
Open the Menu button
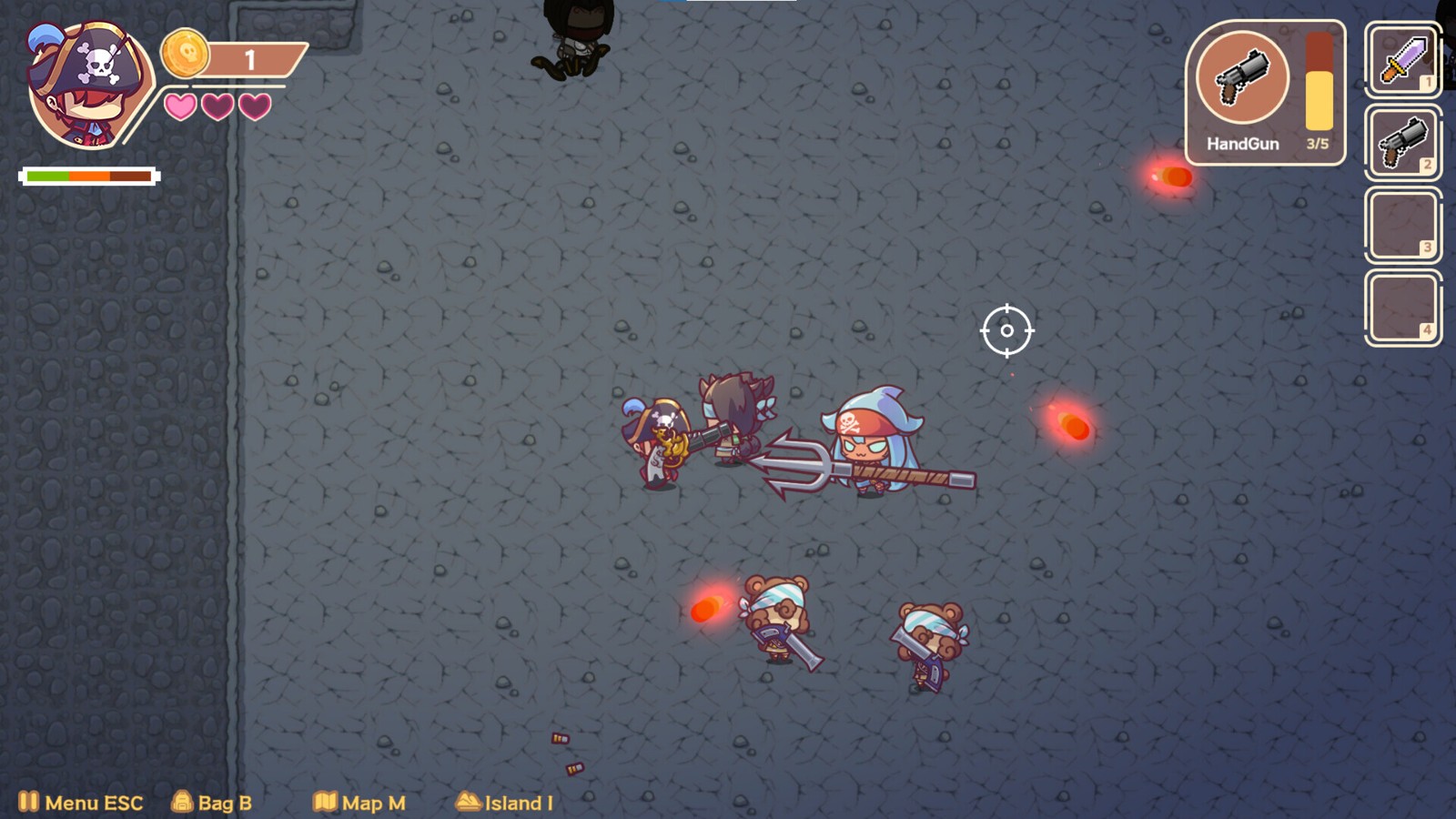[x=81, y=802]
